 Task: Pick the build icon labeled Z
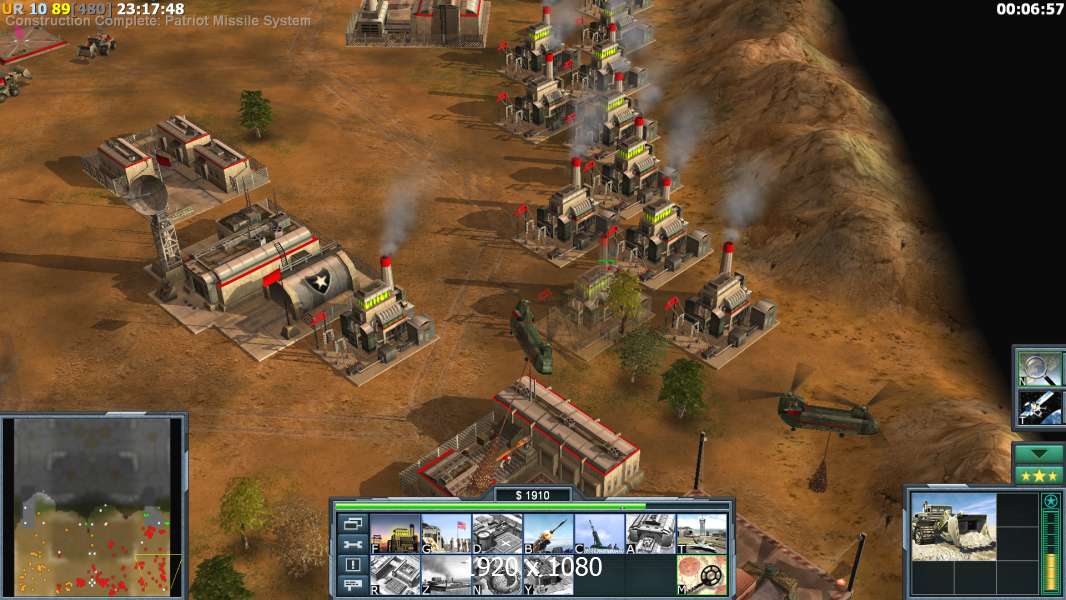(446, 574)
